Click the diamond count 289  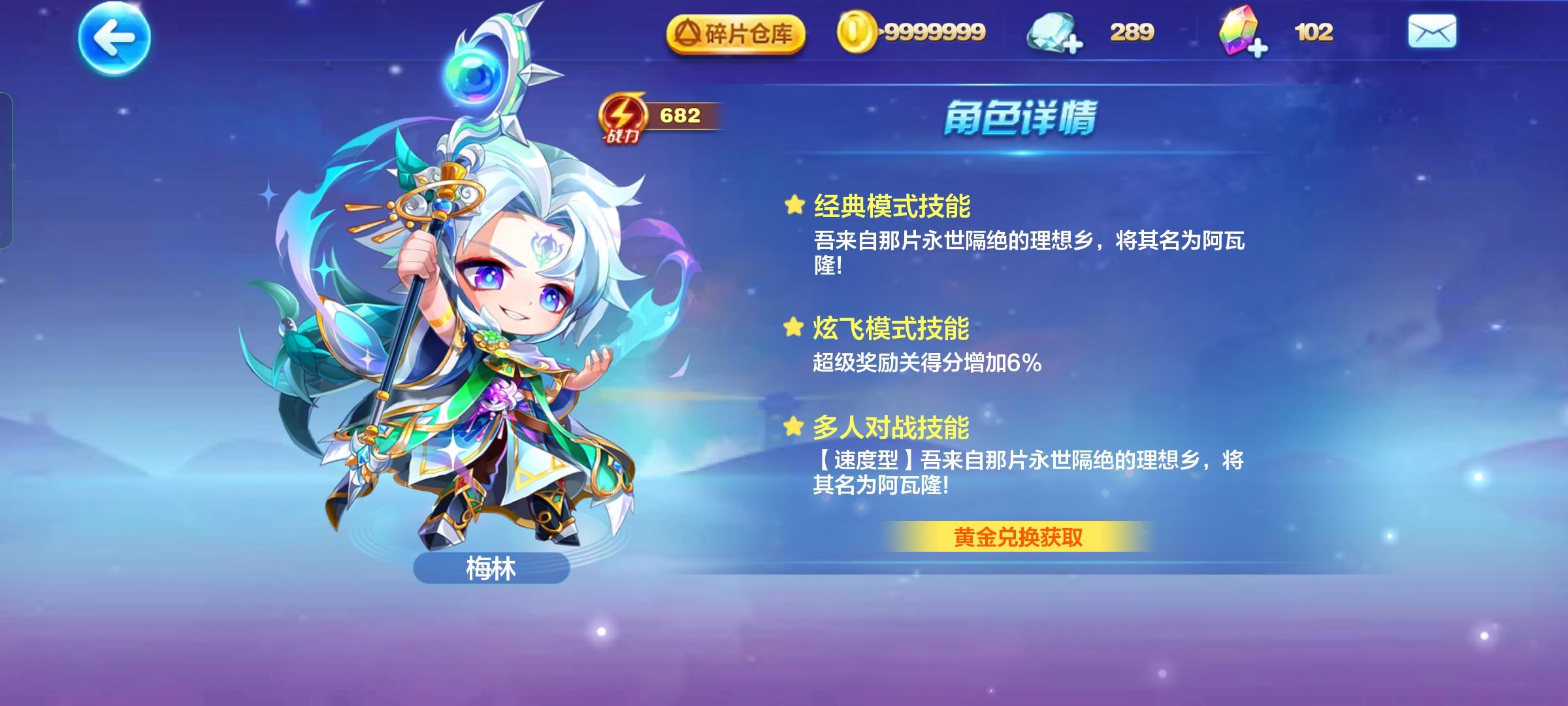[1133, 31]
